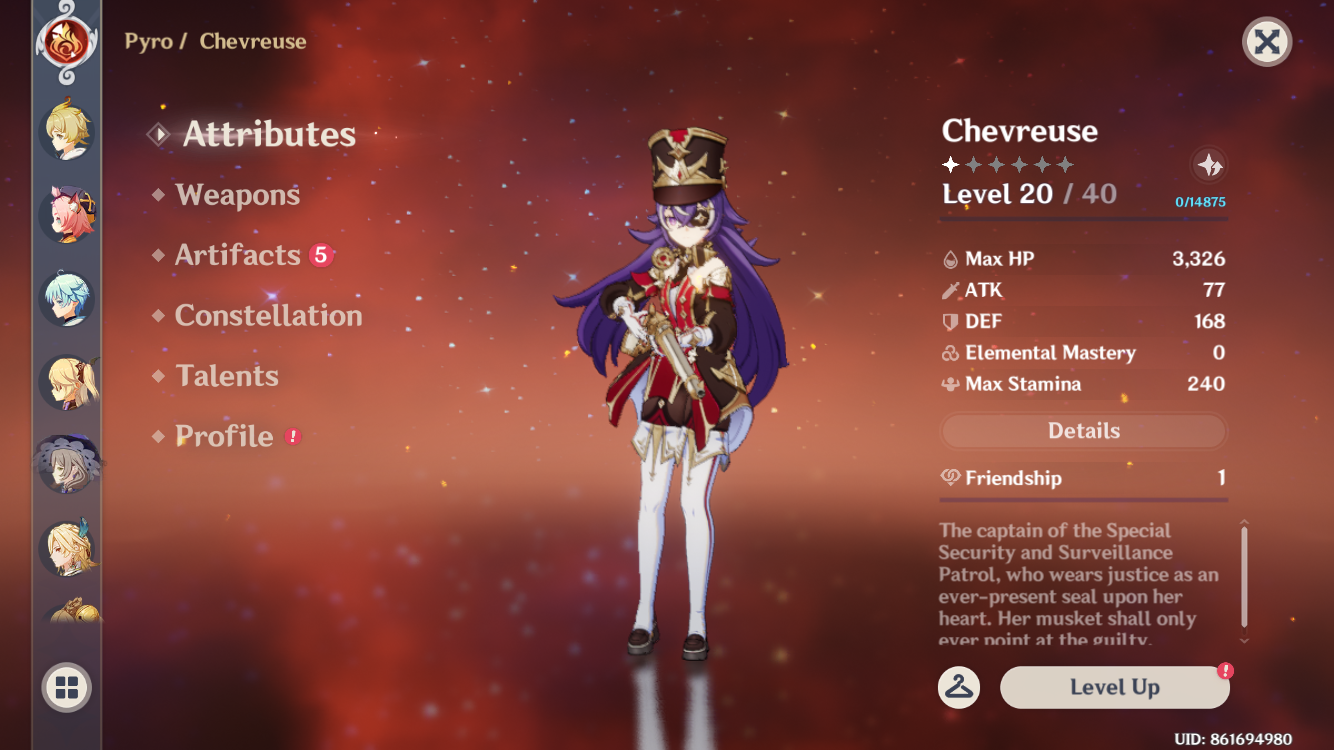1334x750 pixels.
Task: Open the Details stats panel
Action: (1083, 430)
